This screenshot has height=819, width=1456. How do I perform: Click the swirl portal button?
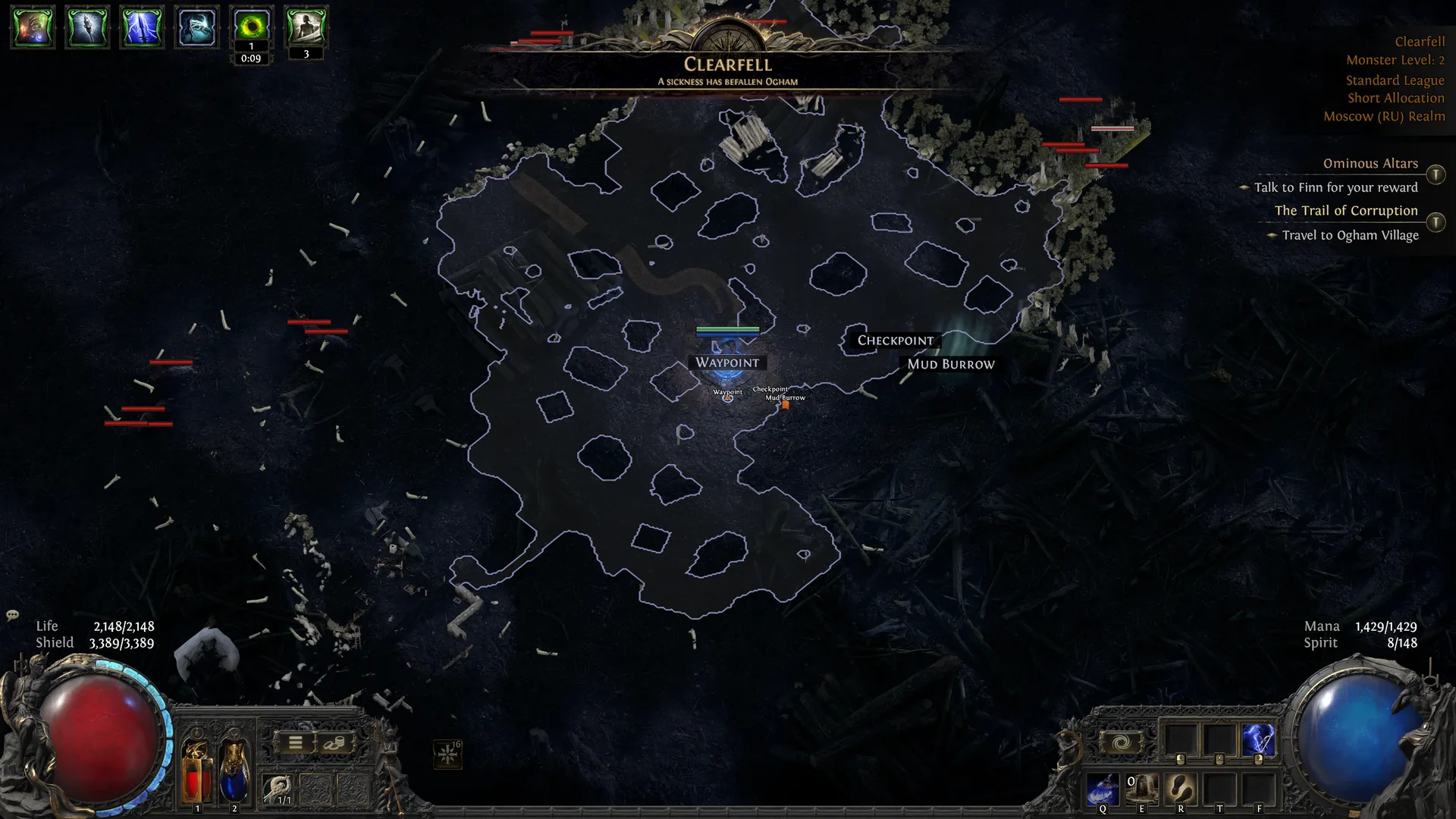click(1121, 742)
